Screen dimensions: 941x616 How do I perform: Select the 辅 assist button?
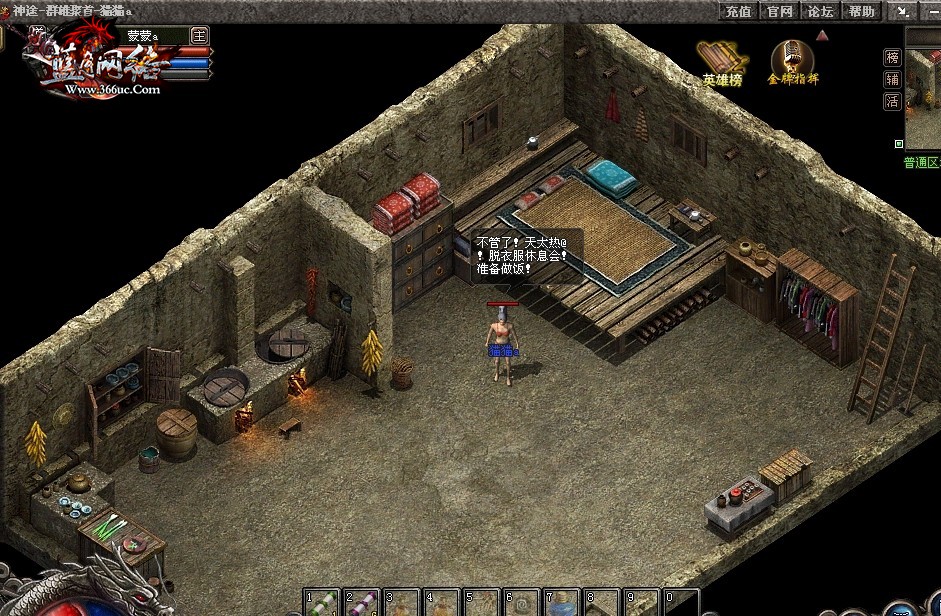(892, 80)
